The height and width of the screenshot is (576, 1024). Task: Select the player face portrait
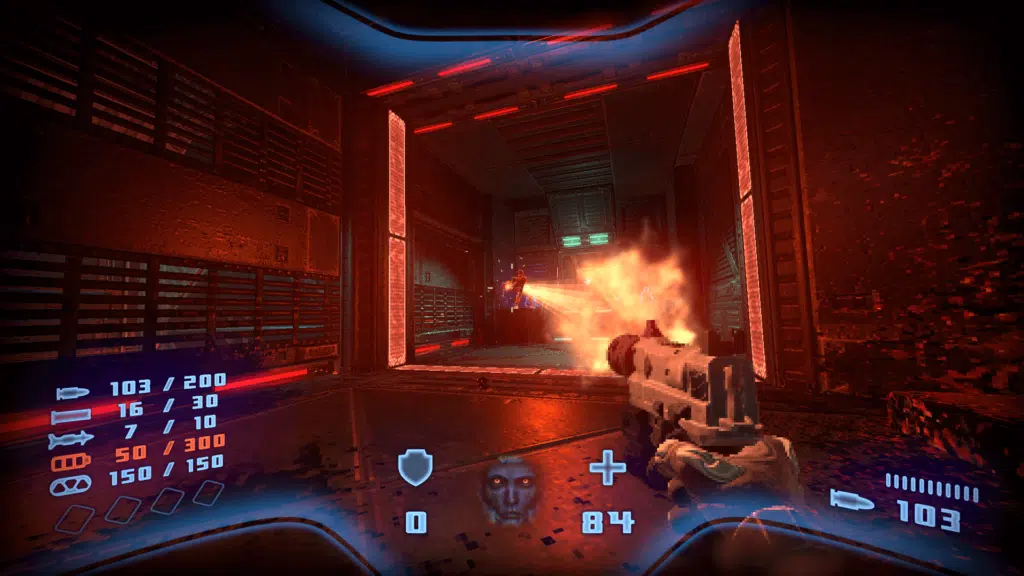[508, 489]
